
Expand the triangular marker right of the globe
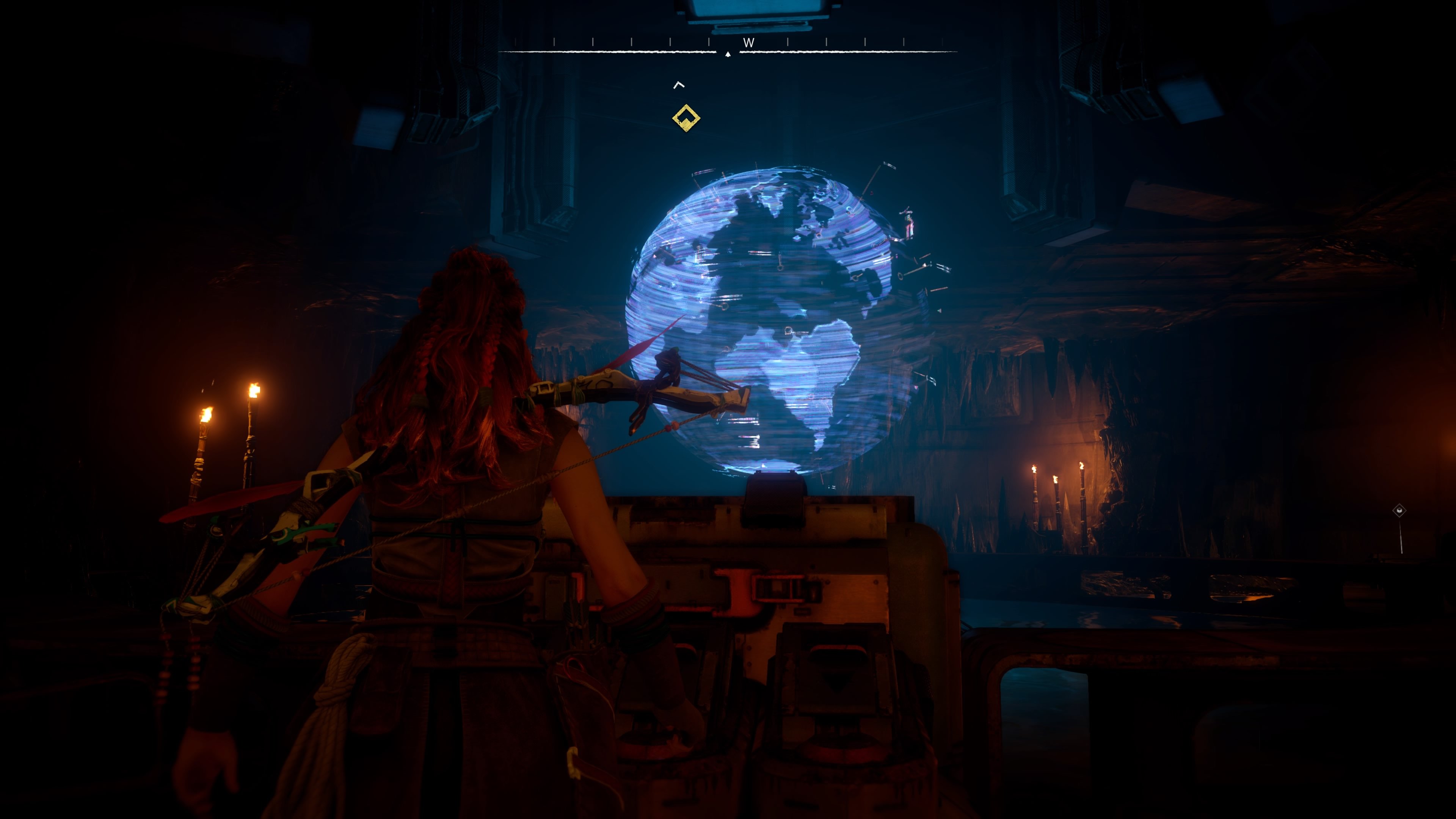[x=940, y=311]
